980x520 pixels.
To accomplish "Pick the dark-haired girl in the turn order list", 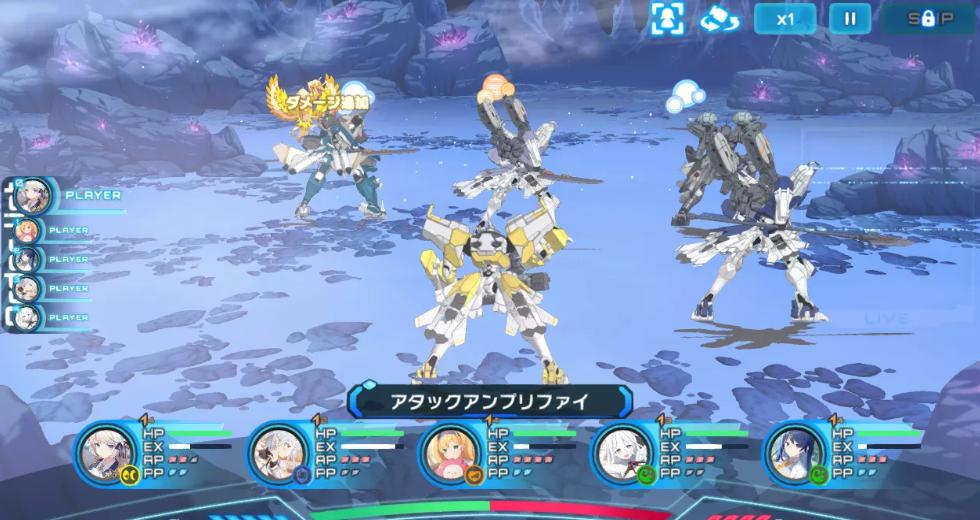I will point(29,259).
